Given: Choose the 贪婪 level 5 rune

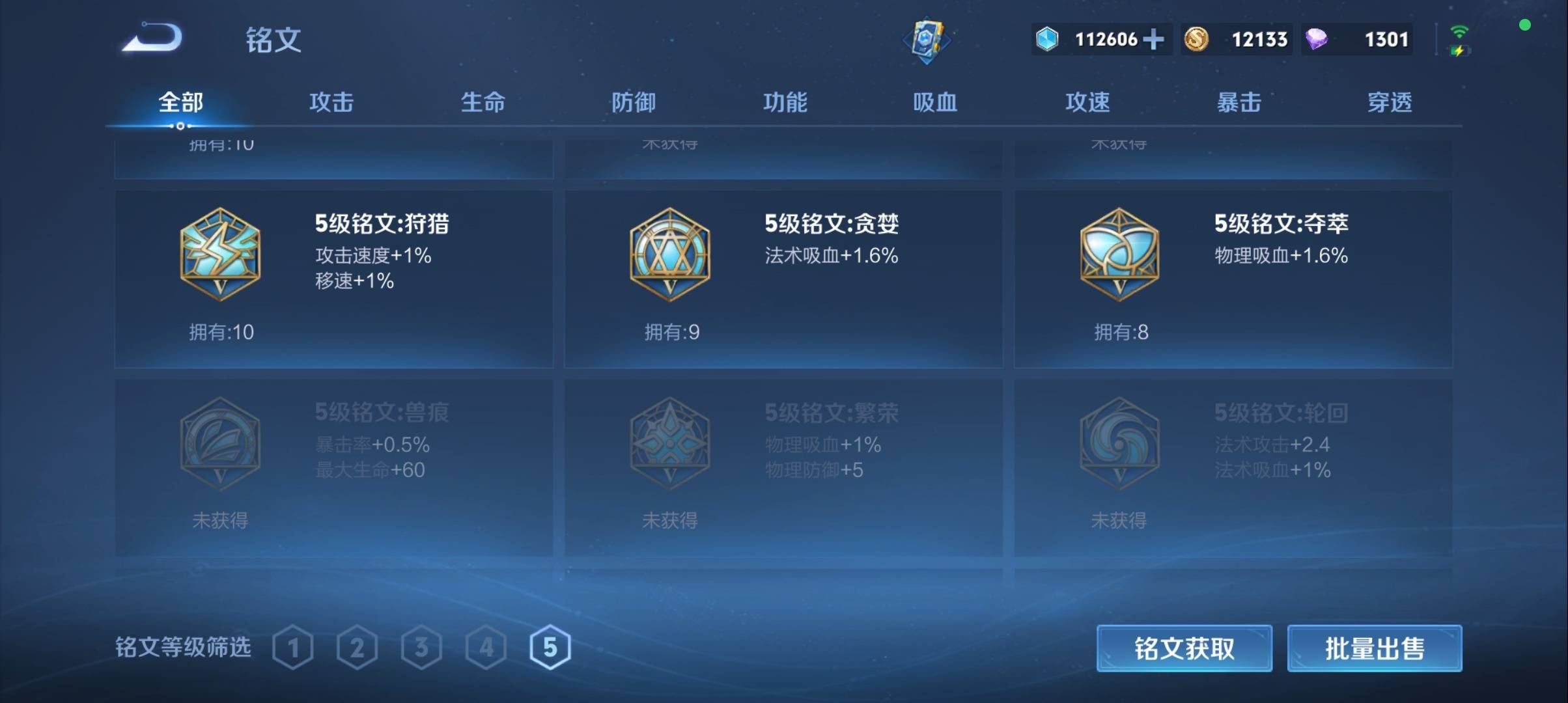Looking at the screenshot, I should [783, 279].
